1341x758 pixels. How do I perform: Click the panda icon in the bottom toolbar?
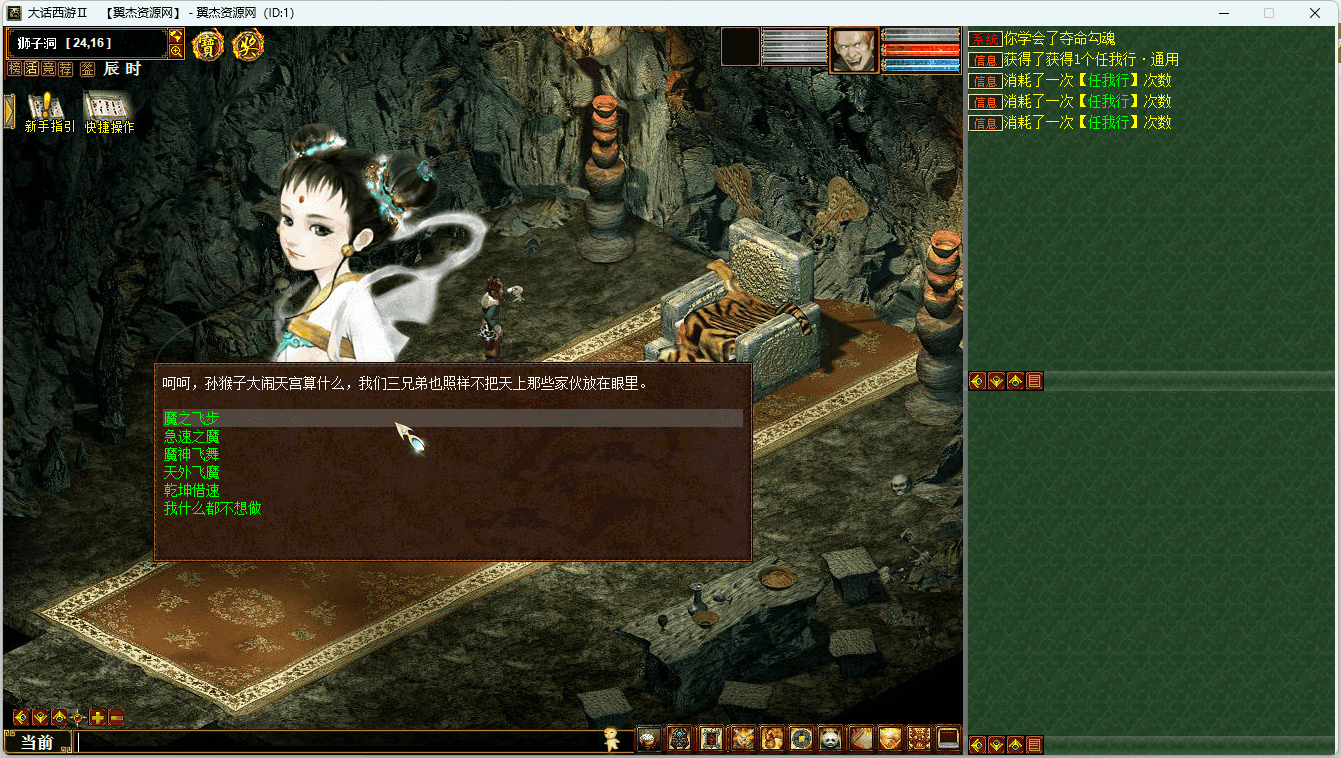[830, 739]
